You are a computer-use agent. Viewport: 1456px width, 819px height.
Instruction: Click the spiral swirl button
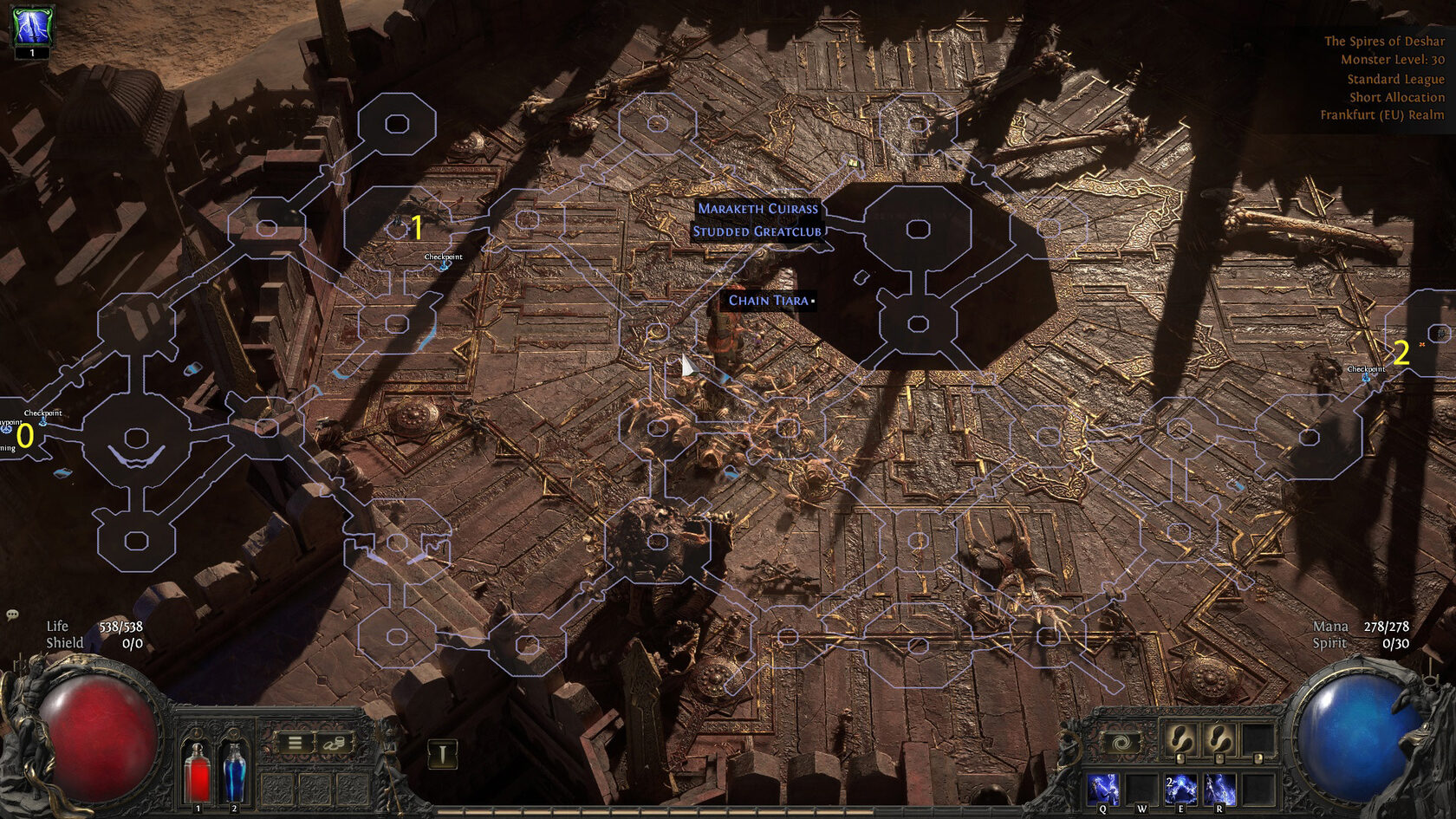(x=1120, y=744)
